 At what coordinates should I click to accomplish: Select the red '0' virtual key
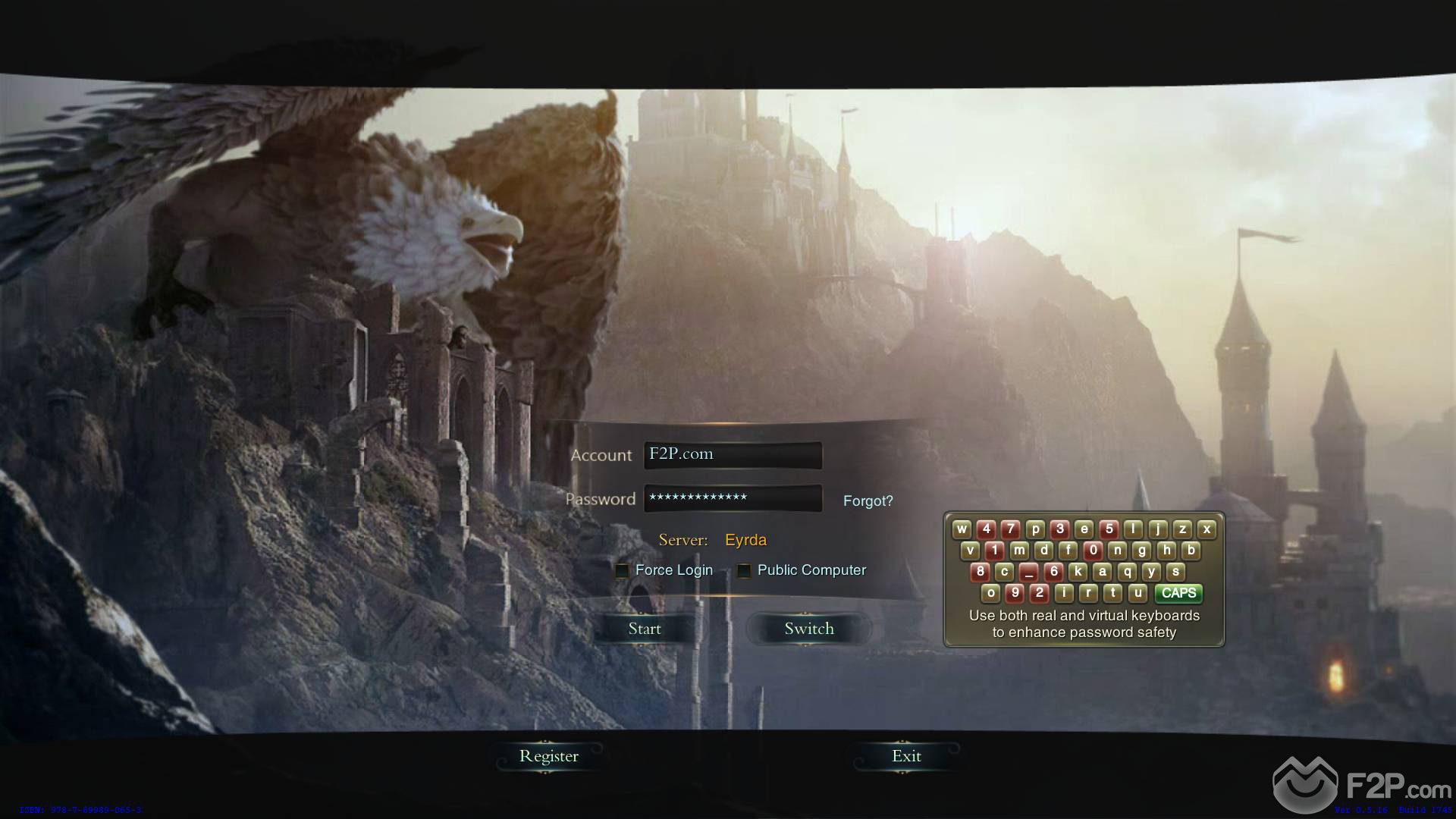click(1093, 551)
